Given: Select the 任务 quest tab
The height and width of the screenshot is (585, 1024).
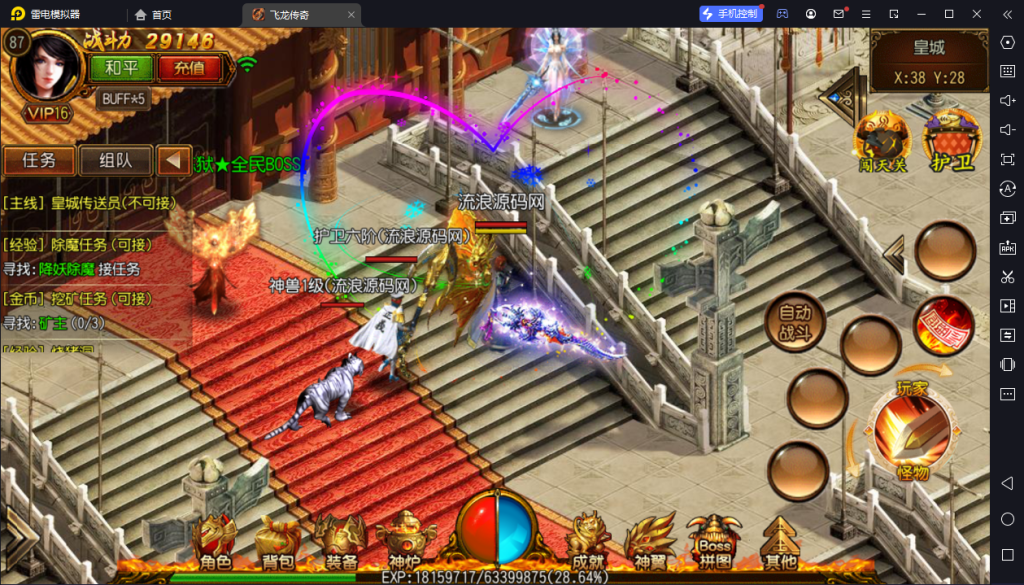Looking at the screenshot, I should coord(39,160).
